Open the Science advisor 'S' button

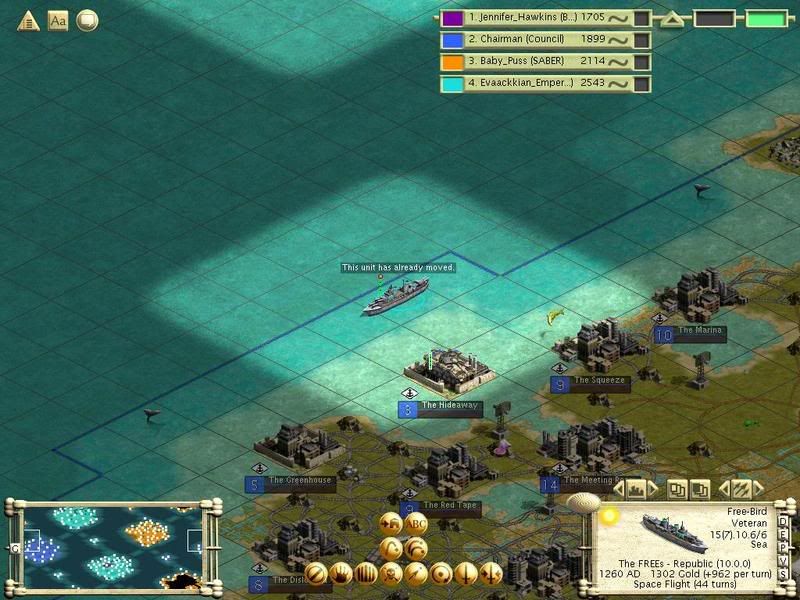tap(783, 573)
